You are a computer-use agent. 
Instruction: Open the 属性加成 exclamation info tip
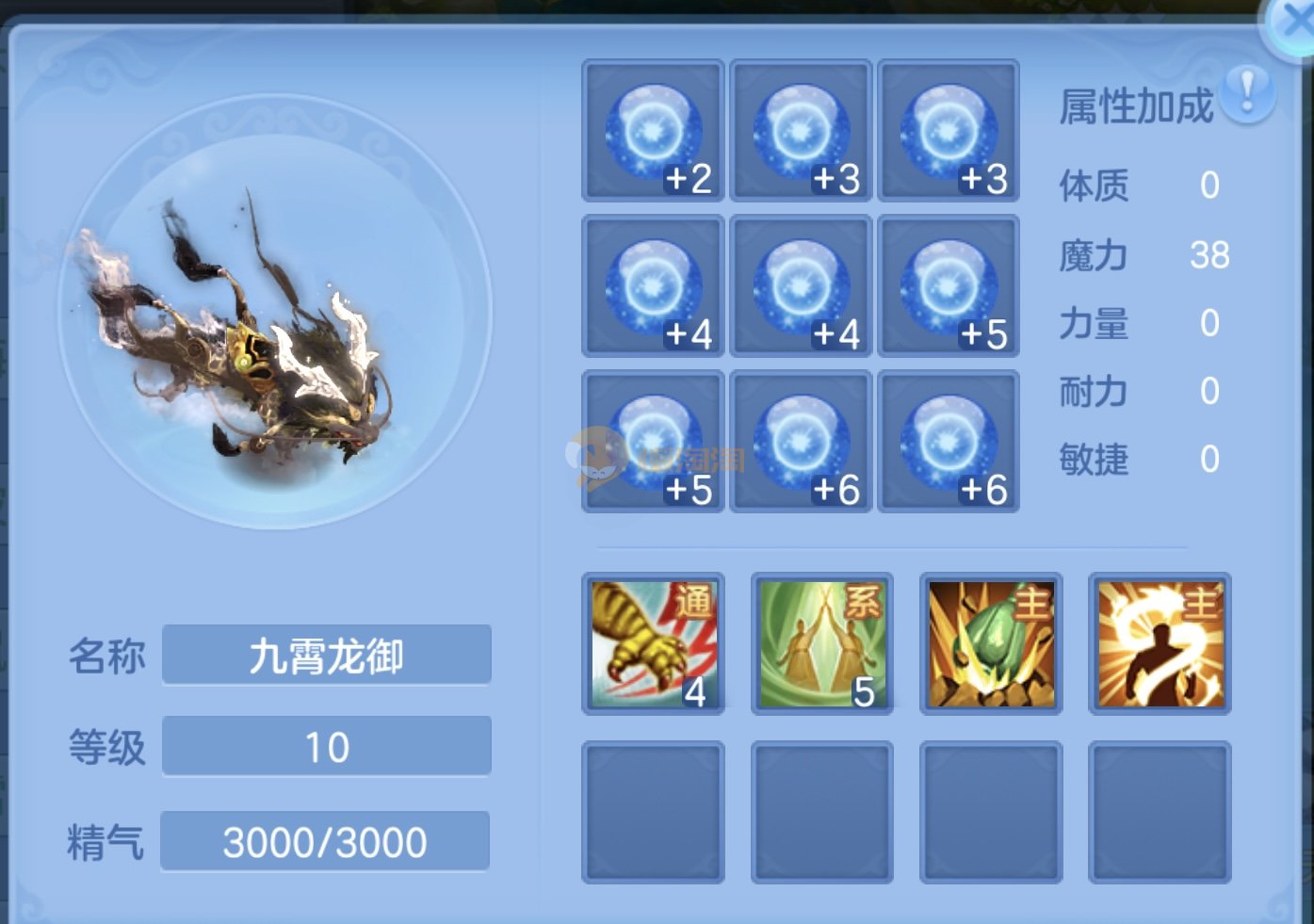[x=1247, y=93]
